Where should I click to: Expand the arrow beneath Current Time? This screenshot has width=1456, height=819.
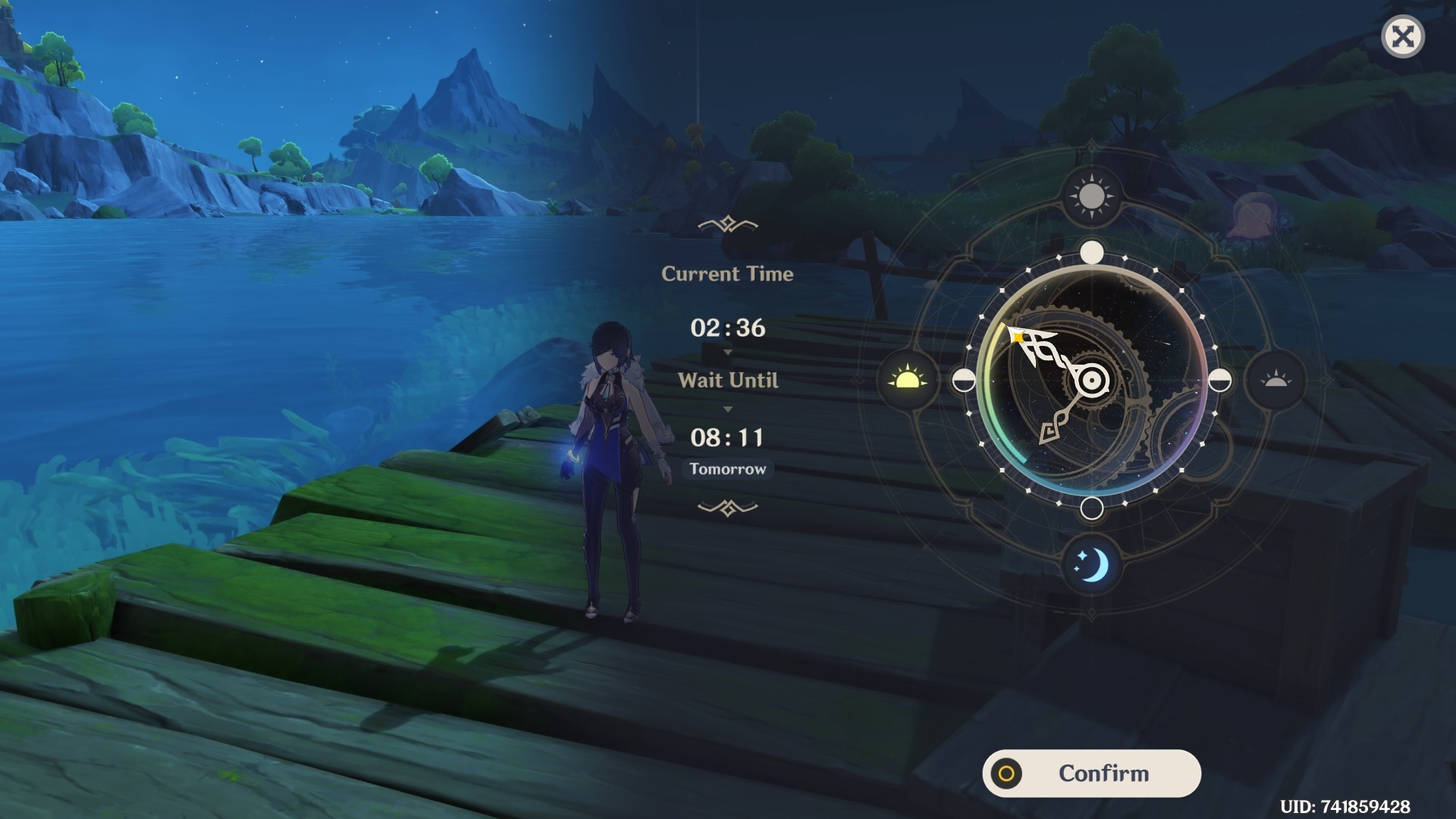click(x=728, y=352)
